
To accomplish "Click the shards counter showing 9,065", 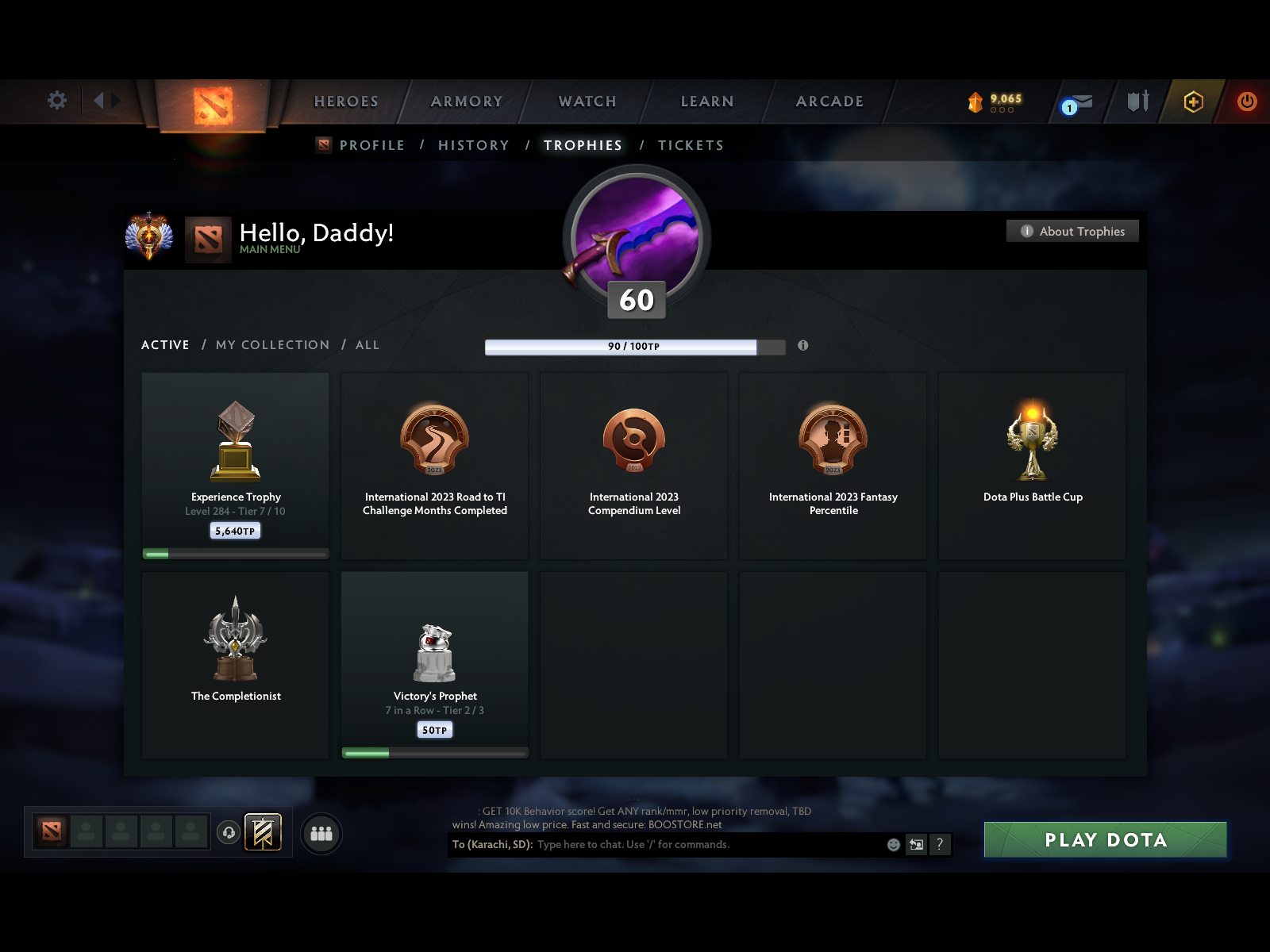I will tap(992, 99).
